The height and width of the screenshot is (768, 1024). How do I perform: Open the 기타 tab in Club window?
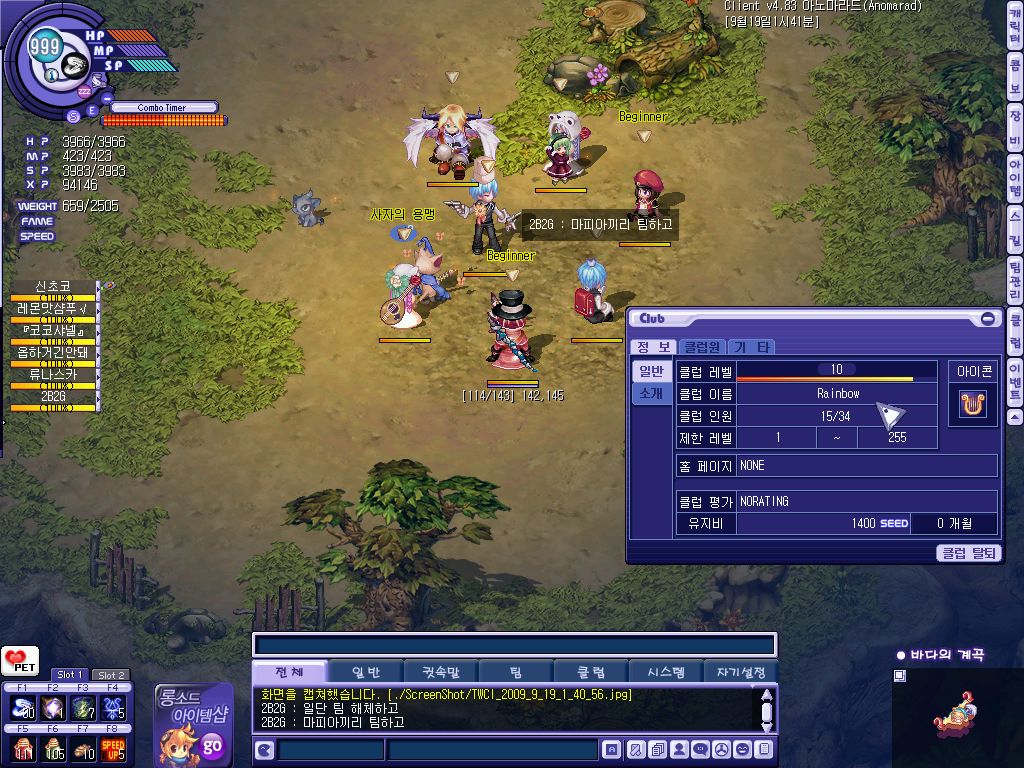[x=750, y=347]
